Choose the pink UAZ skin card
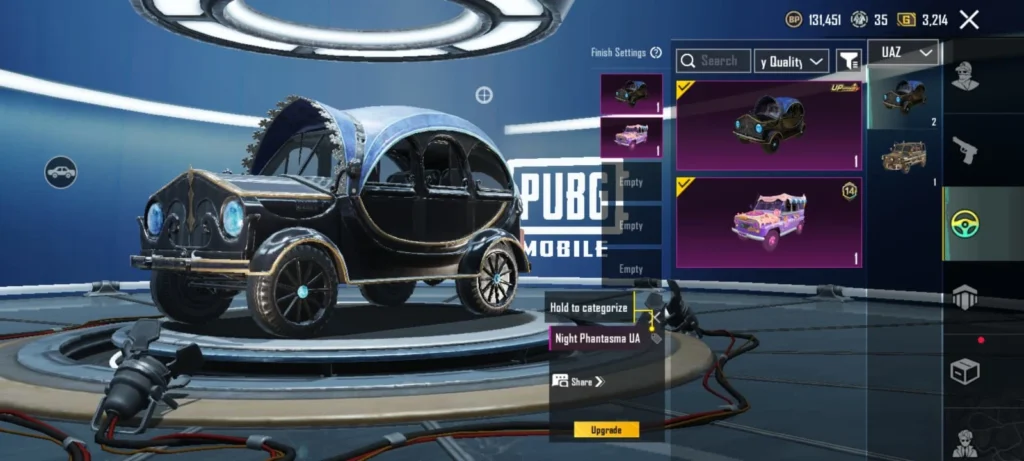This screenshot has width=1024, height=461. click(768, 222)
